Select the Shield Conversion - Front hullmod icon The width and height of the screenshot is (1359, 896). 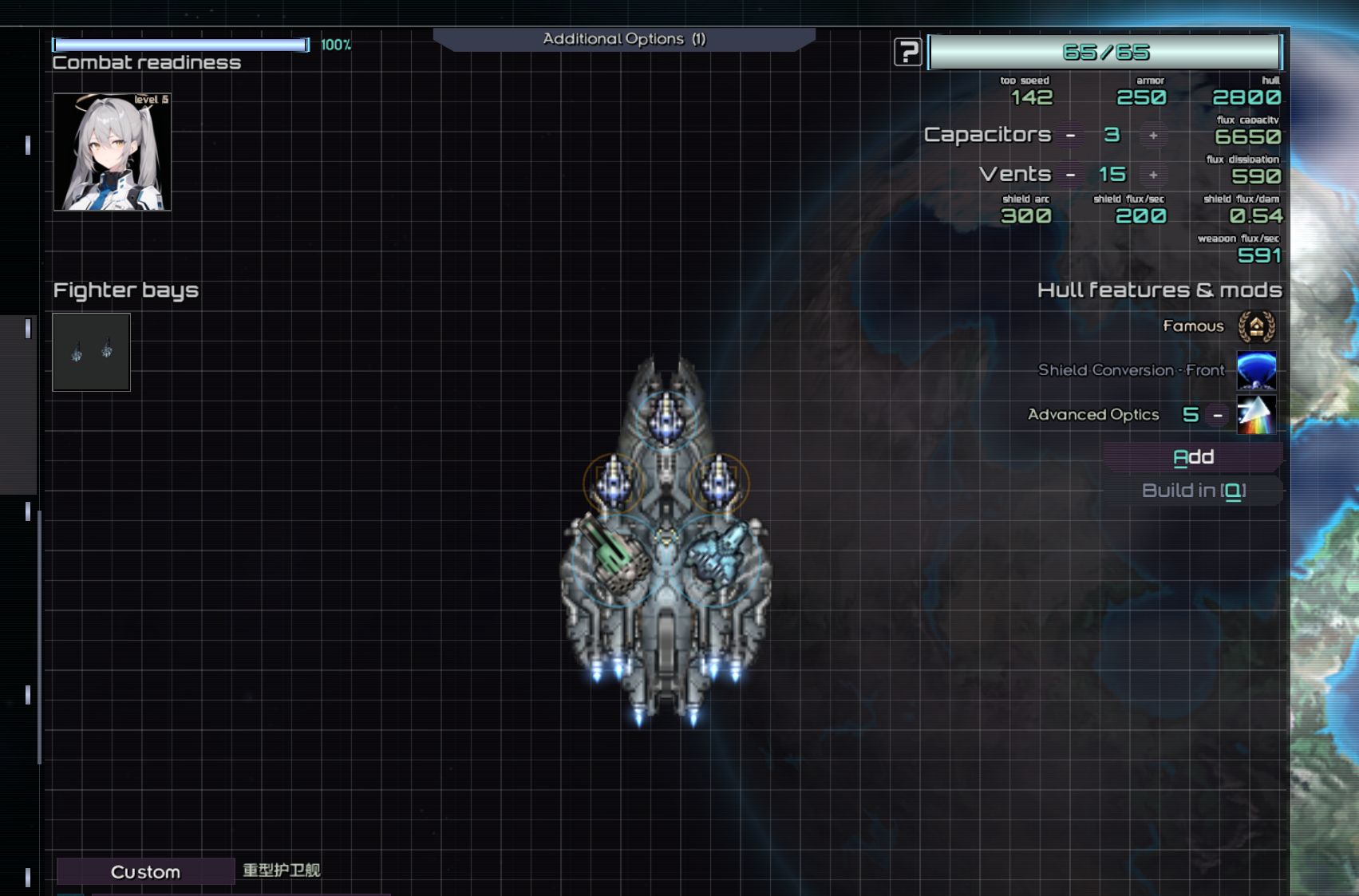1256,370
